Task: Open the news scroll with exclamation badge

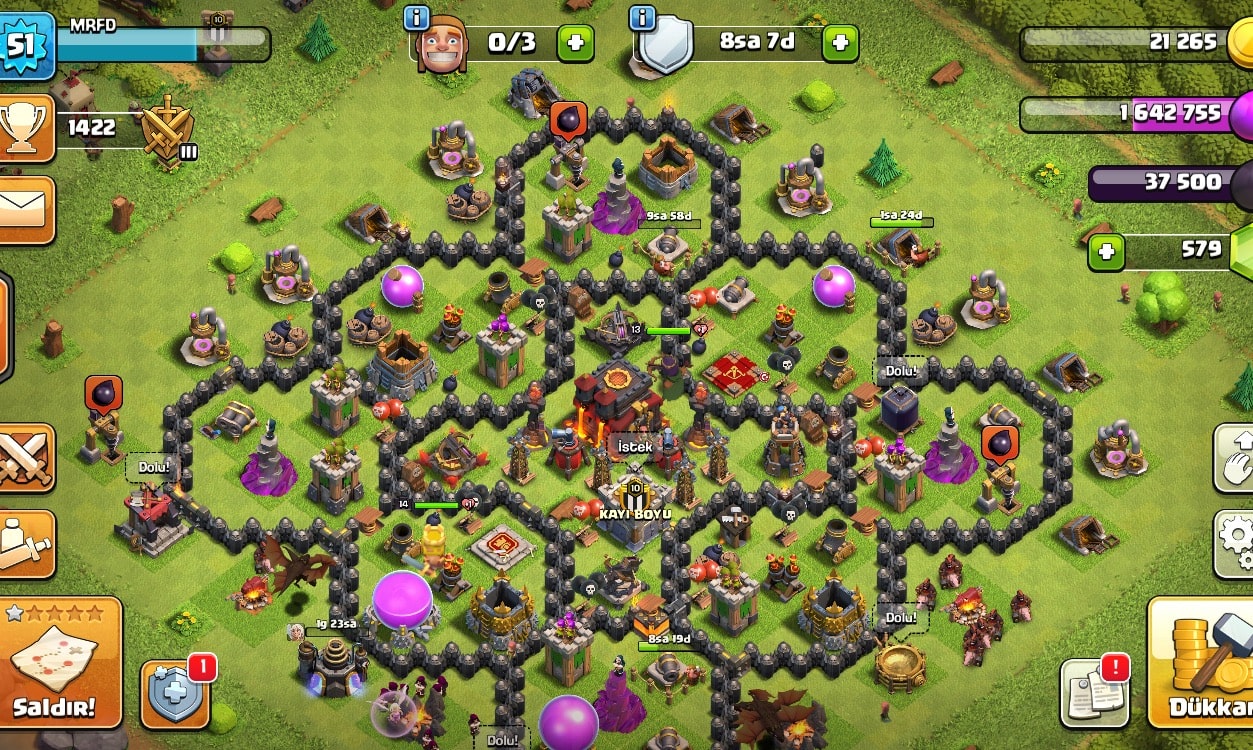Action: [x=1094, y=691]
